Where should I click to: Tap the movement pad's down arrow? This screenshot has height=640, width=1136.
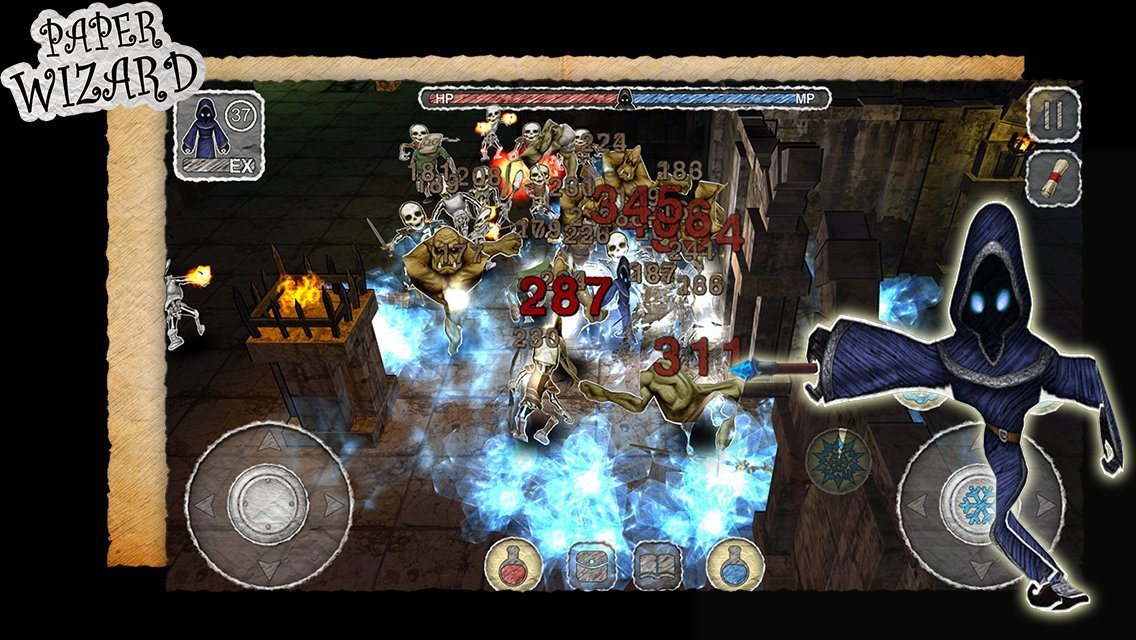[269, 569]
